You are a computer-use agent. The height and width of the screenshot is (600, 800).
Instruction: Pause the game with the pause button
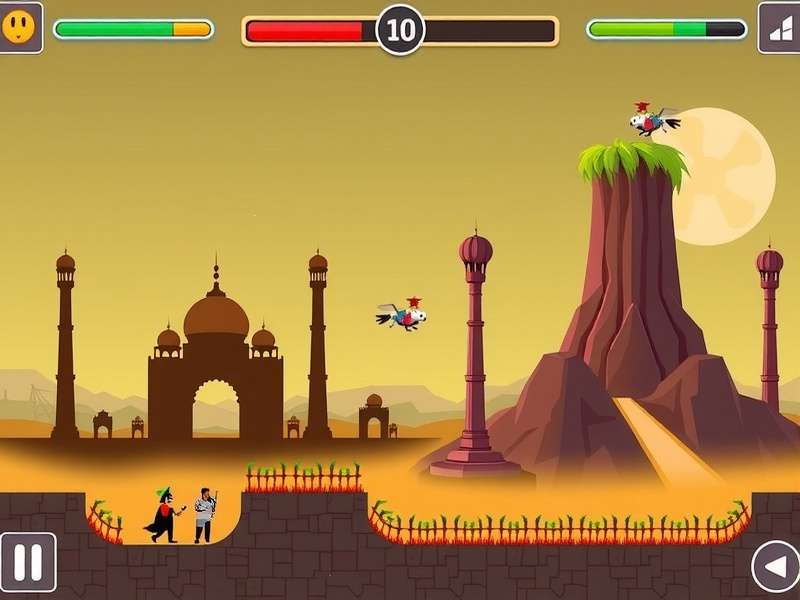tap(27, 563)
